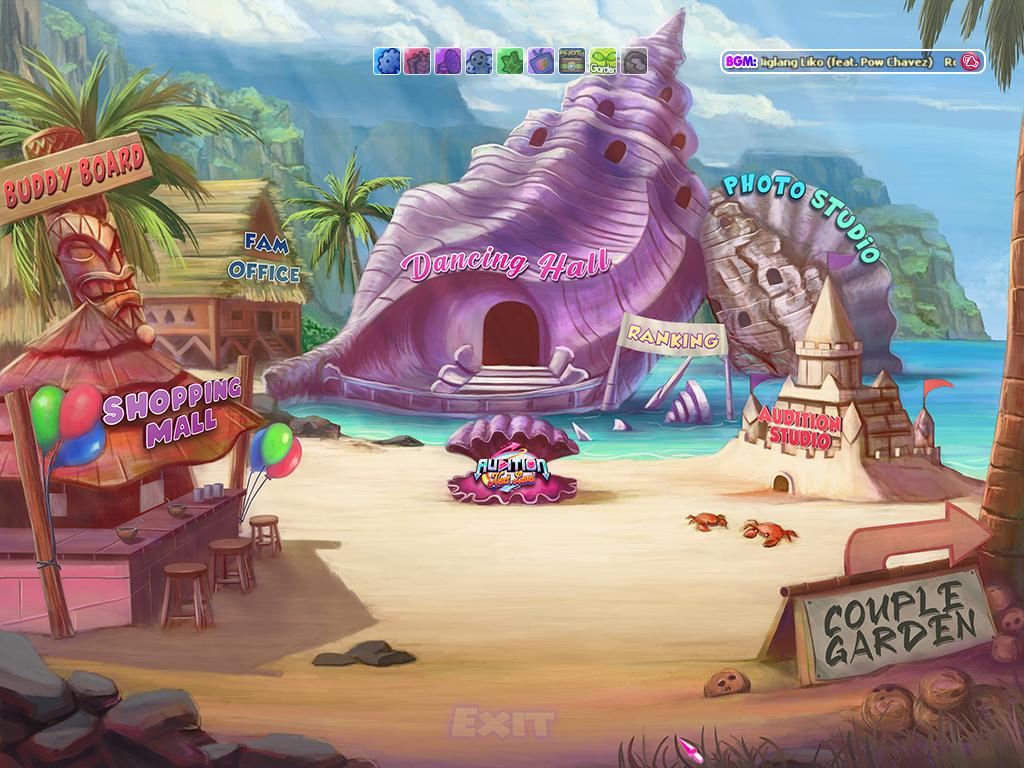Click the Exit button
The image size is (1024, 768).
tap(502, 722)
